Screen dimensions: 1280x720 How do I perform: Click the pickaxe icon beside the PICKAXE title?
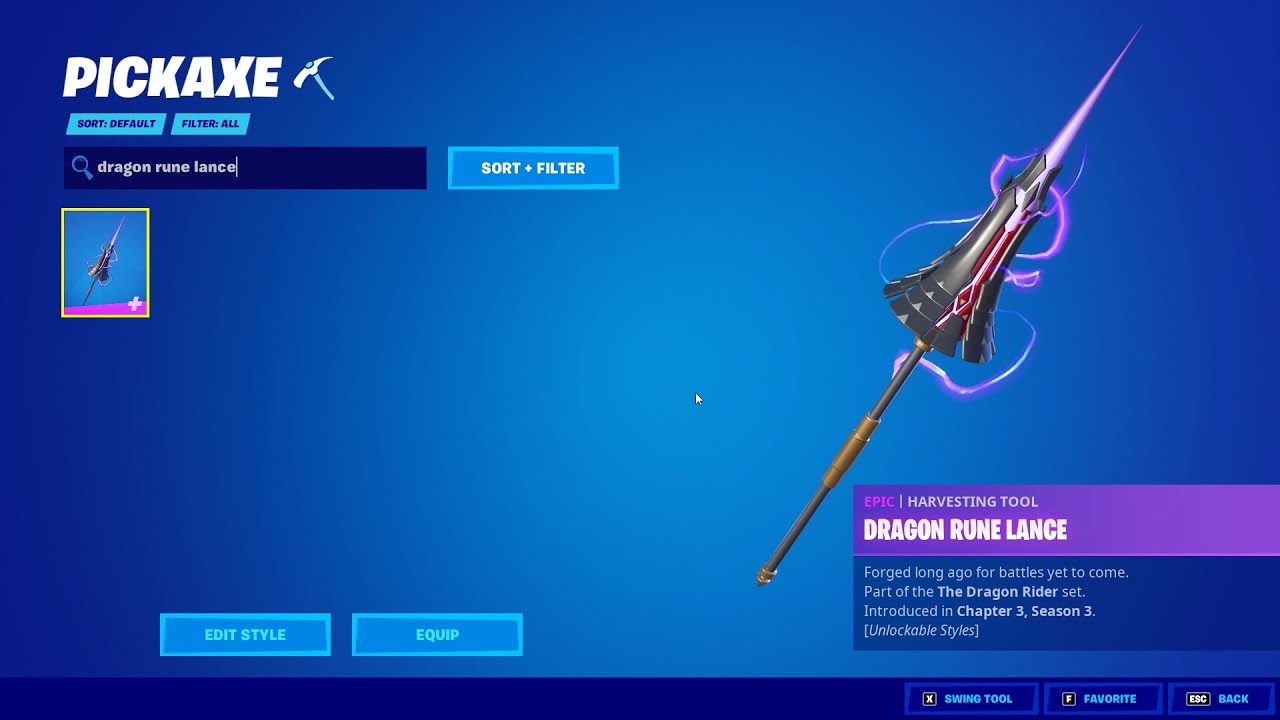pyautogui.click(x=316, y=77)
